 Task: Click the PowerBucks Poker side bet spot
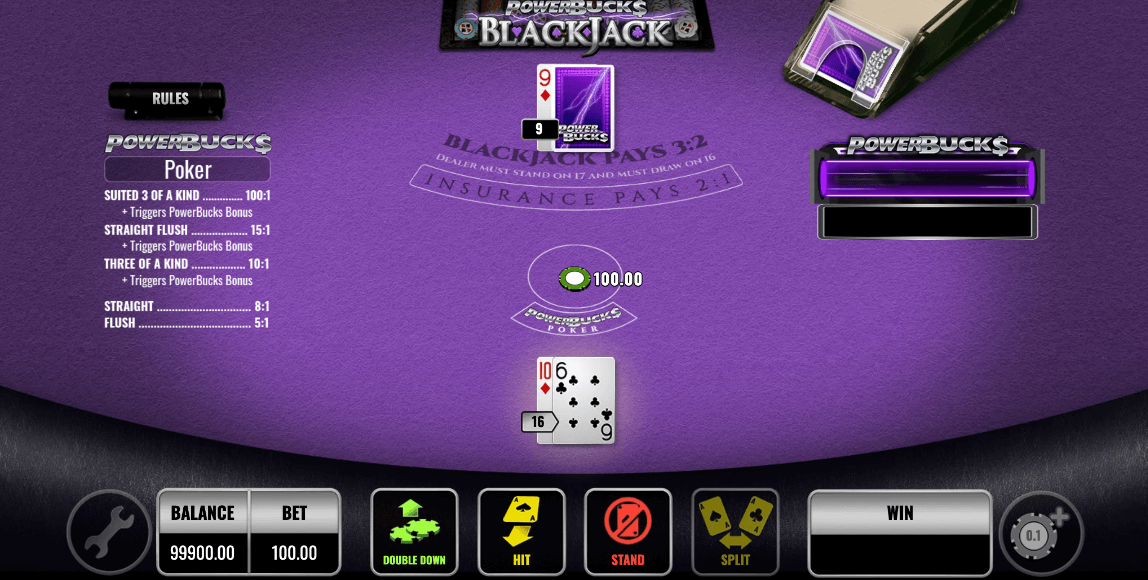574,319
